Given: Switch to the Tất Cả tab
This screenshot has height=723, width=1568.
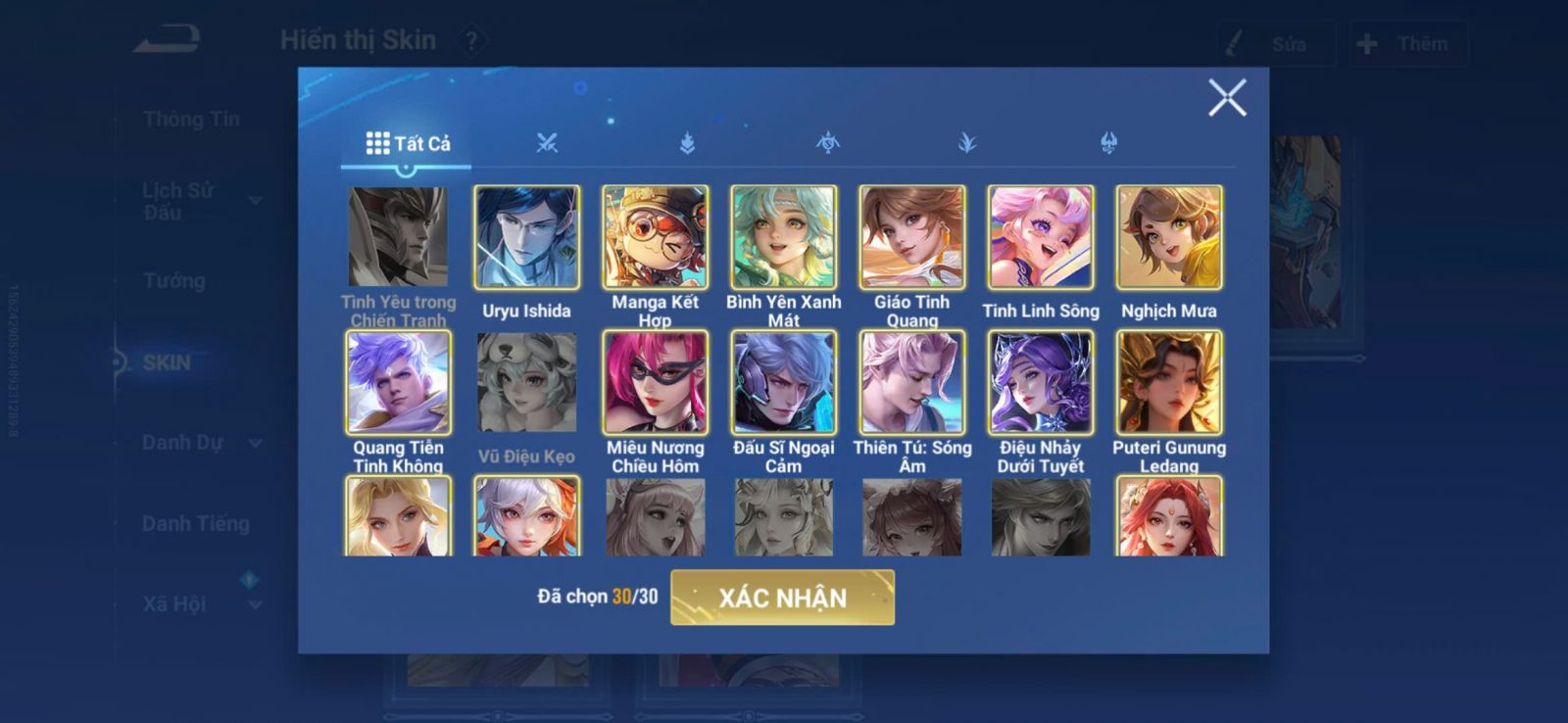Looking at the screenshot, I should [408, 144].
